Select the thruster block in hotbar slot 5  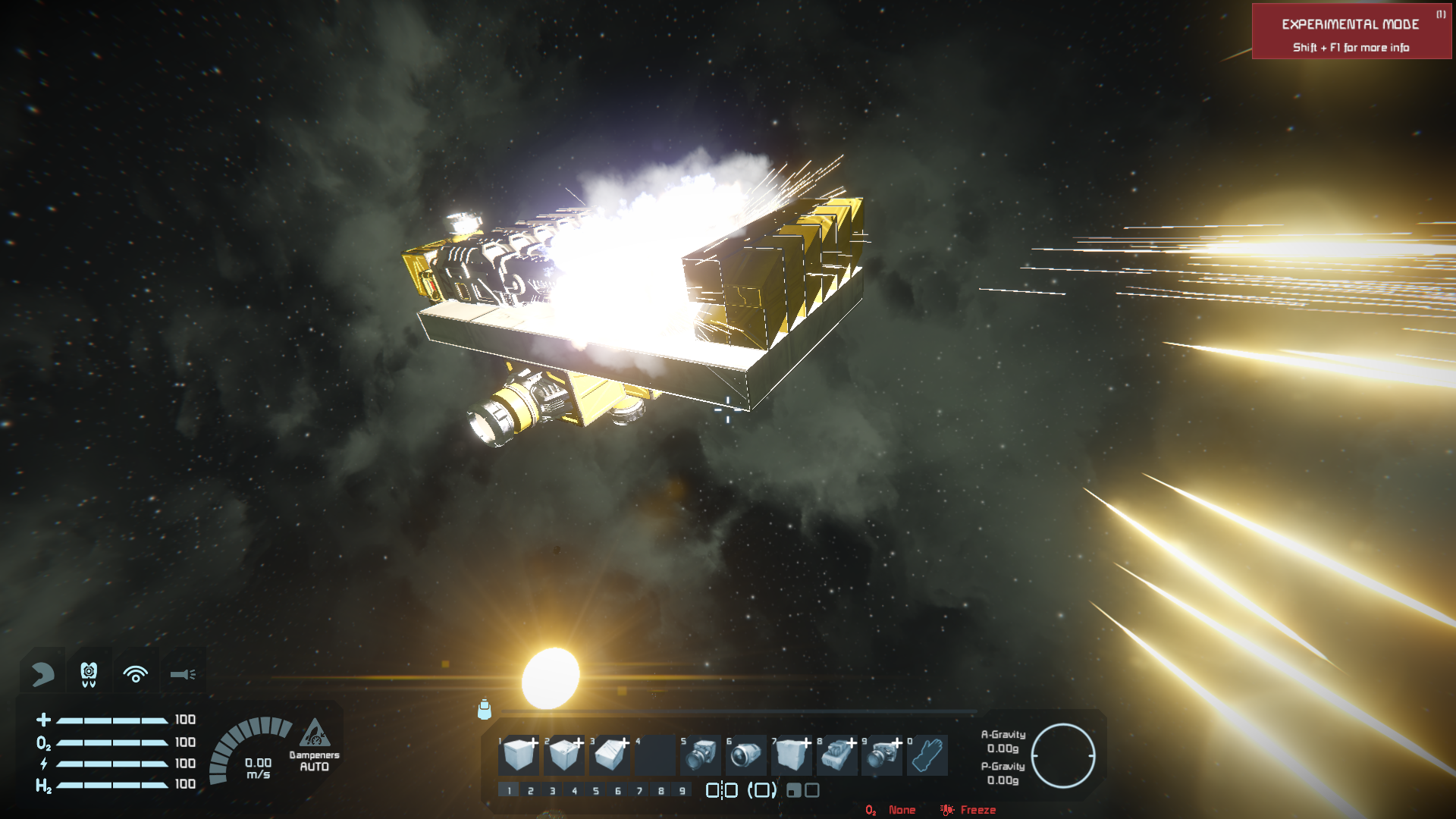701,755
